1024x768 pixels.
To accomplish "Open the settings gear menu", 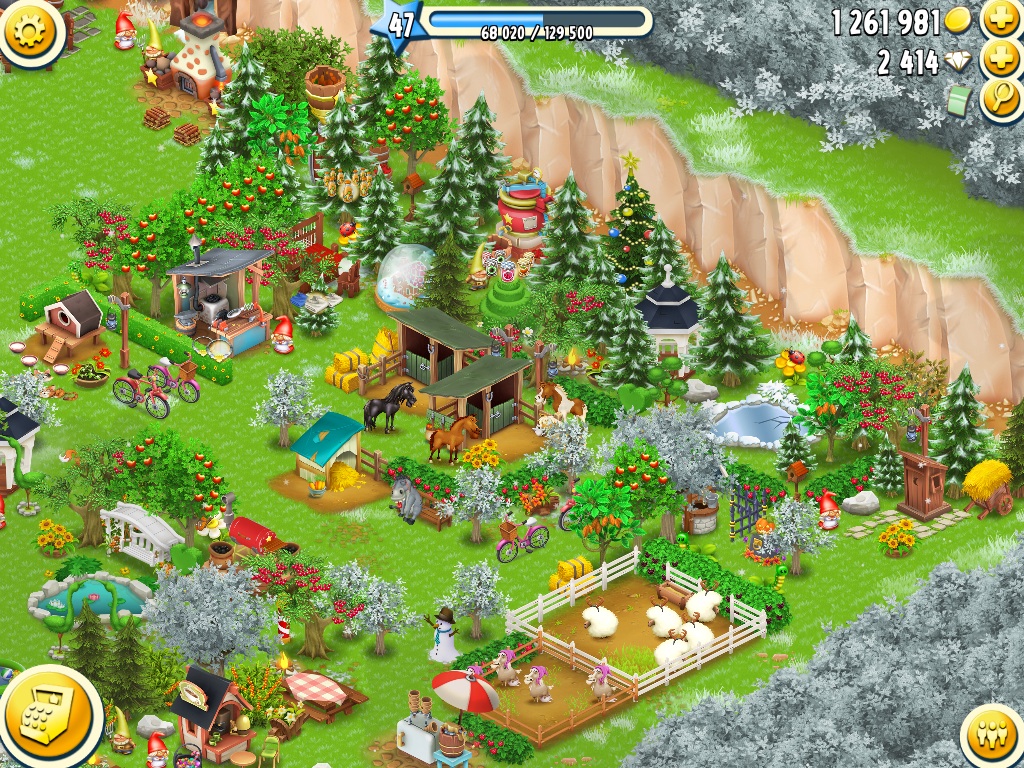I will 29,29.
